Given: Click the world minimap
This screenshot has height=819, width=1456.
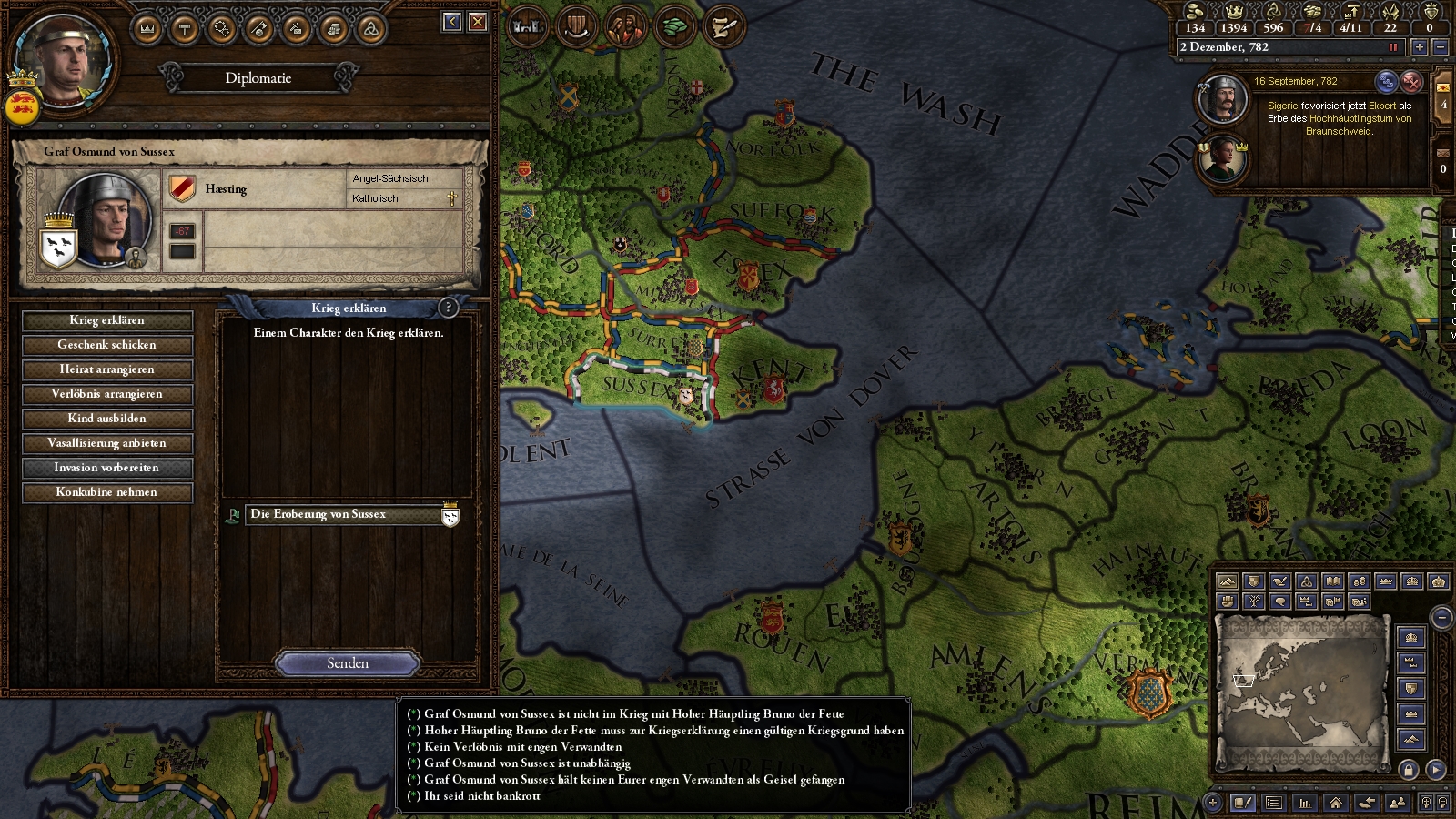Looking at the screenshot, I should 1301,690.
